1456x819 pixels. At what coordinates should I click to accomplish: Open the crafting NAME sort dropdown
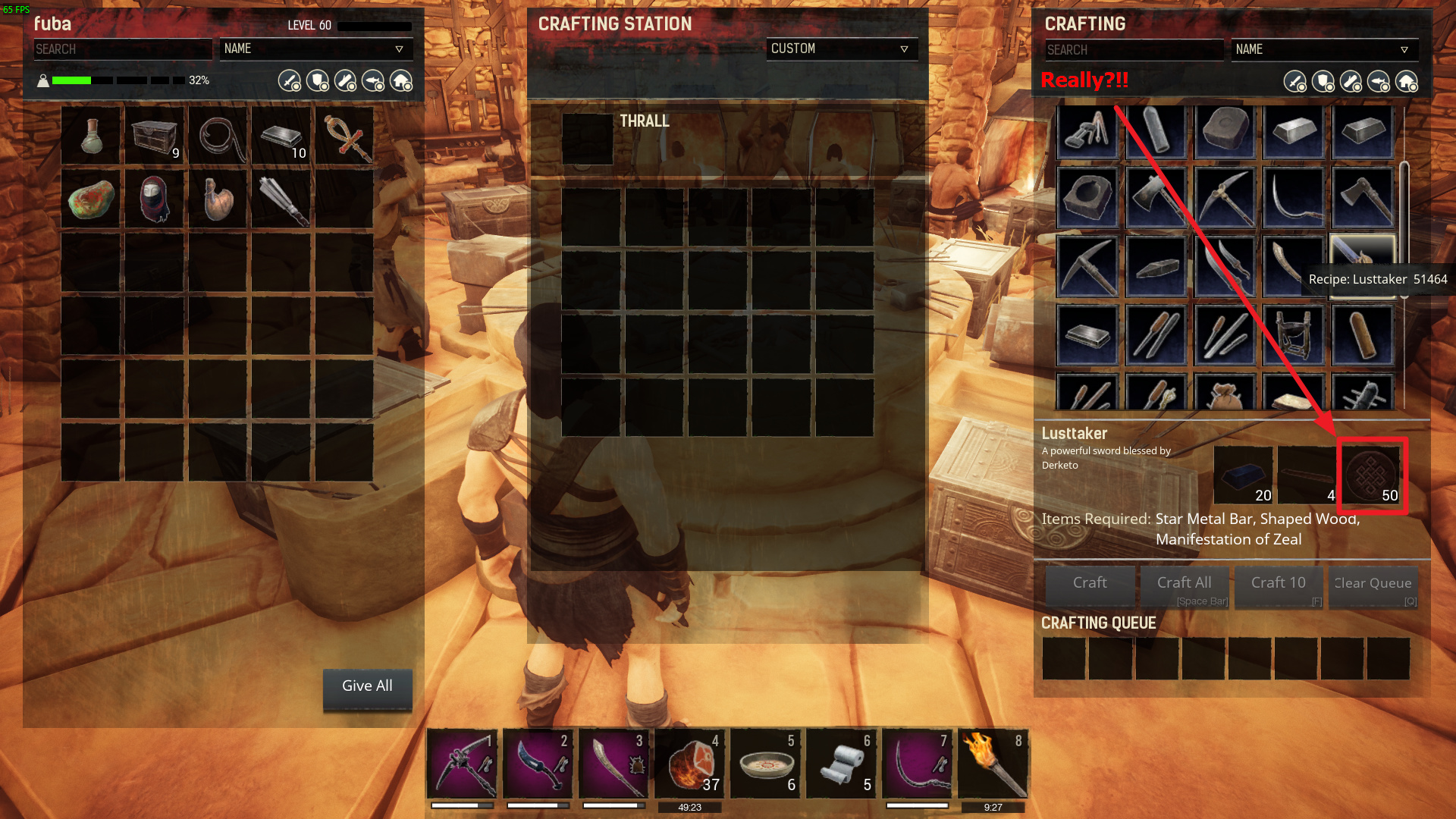(x=1323, y=49)
